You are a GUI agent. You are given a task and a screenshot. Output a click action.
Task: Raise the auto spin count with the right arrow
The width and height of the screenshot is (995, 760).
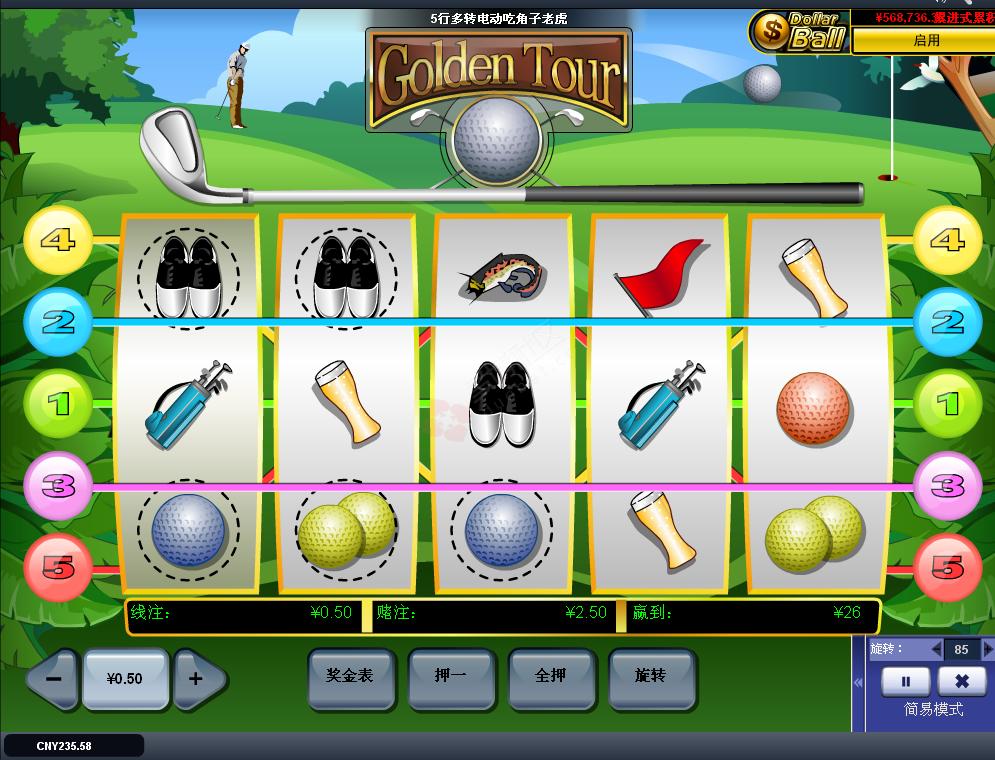click(988, 649)
